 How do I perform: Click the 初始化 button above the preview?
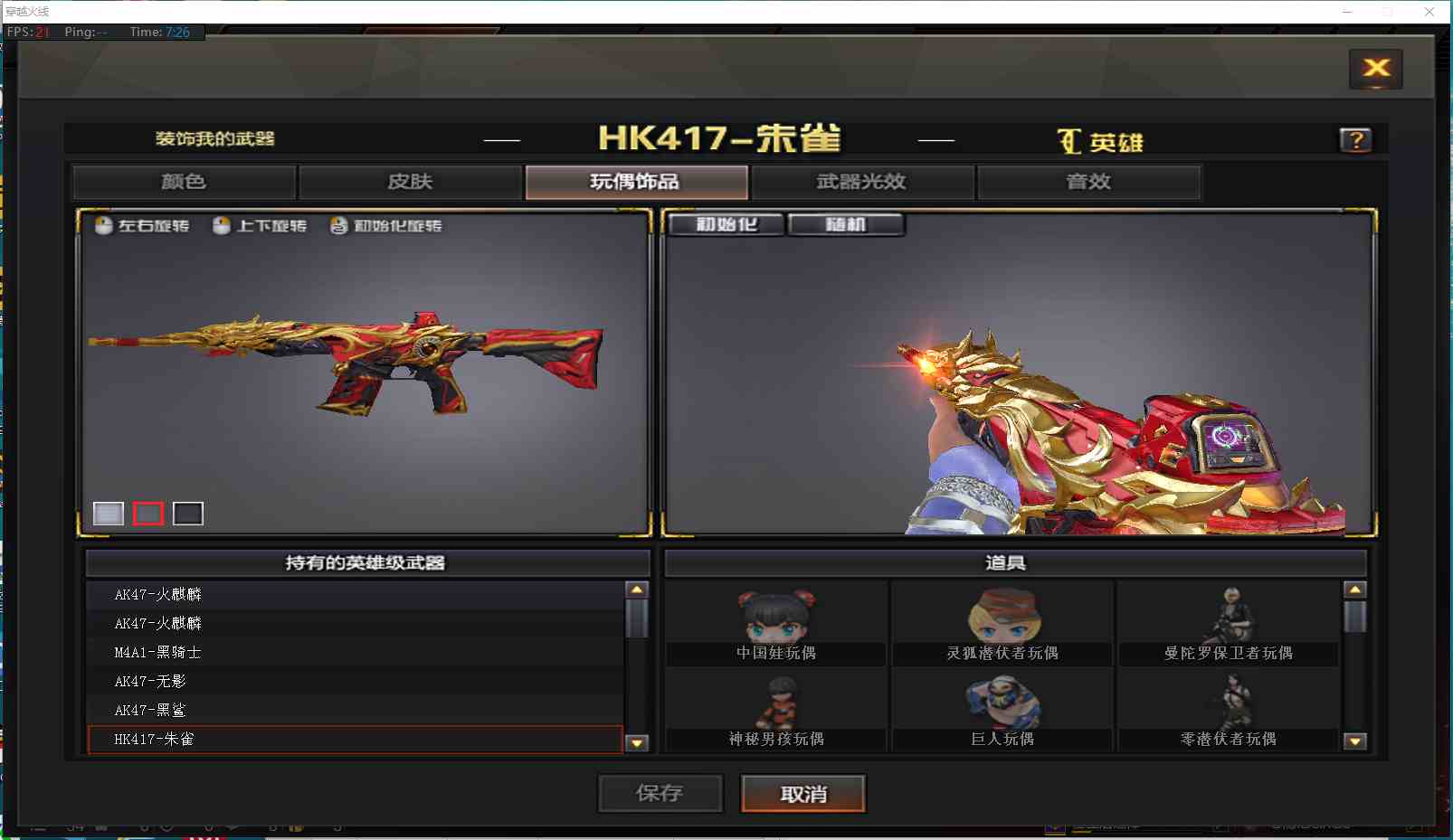pos(725,223)
